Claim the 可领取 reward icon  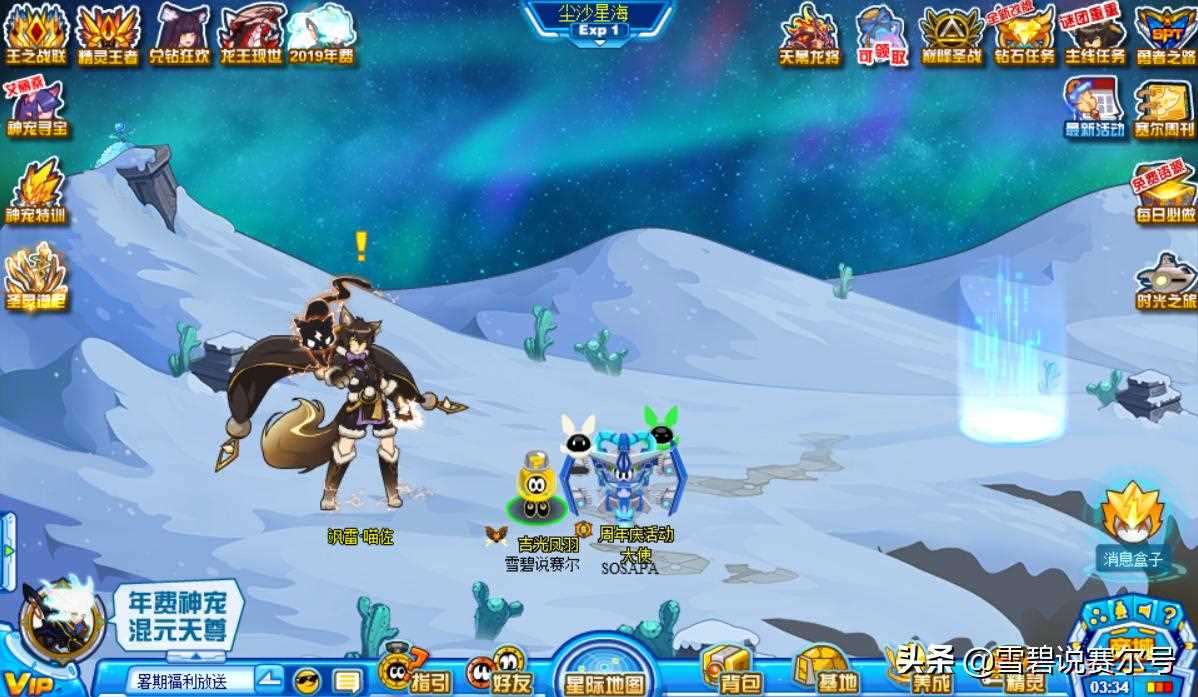tap(883, 34)
